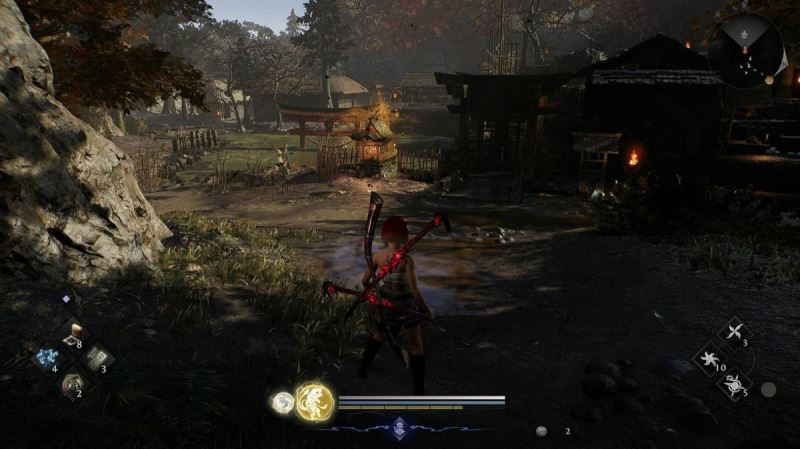The height and width of the screenshot is (449, 800).
Task: Activate the golden beast spirit emblem
Action: (315, 402)
